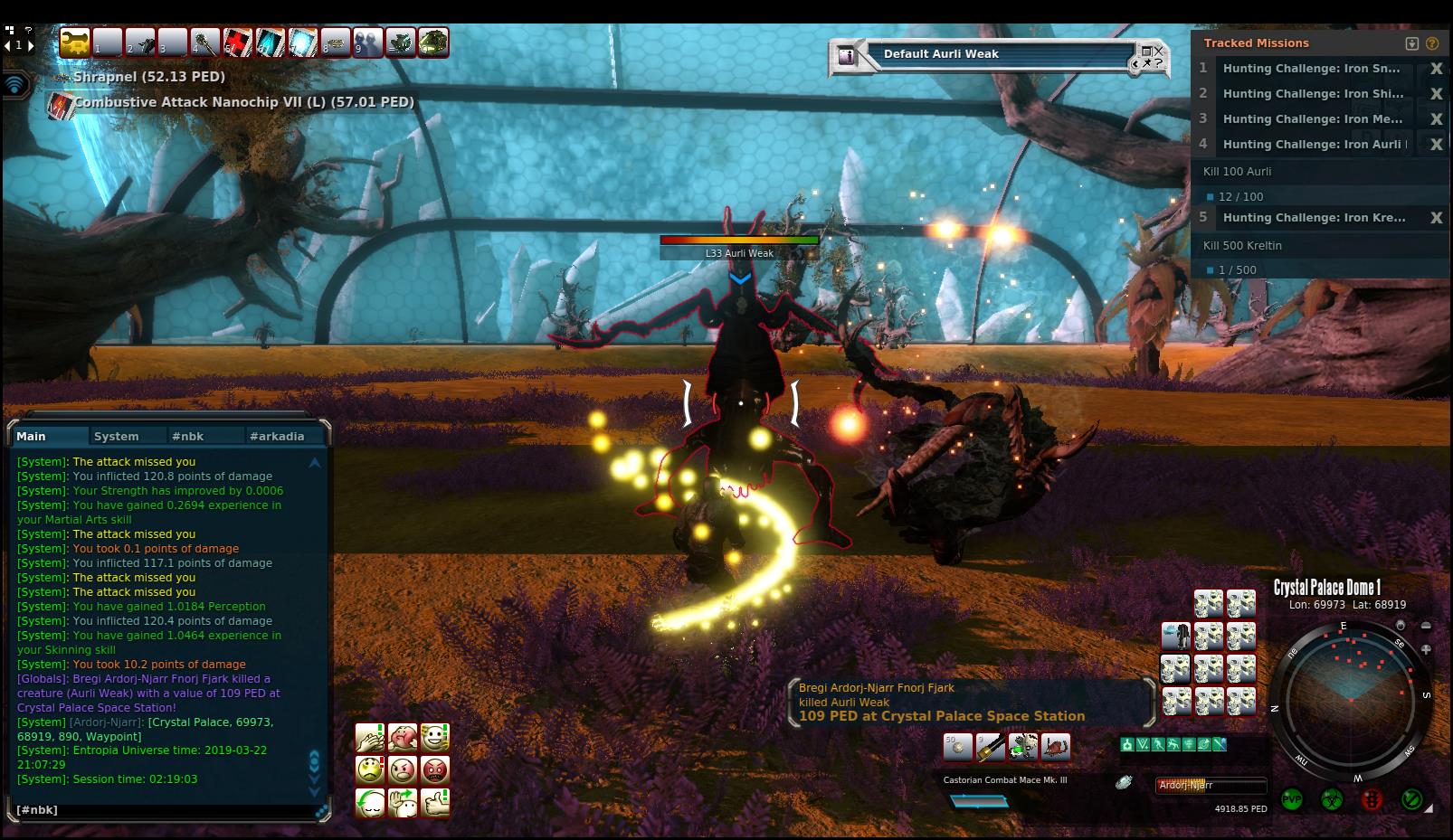Open the Tracked Missions help icon

(x=1431, y=43)
